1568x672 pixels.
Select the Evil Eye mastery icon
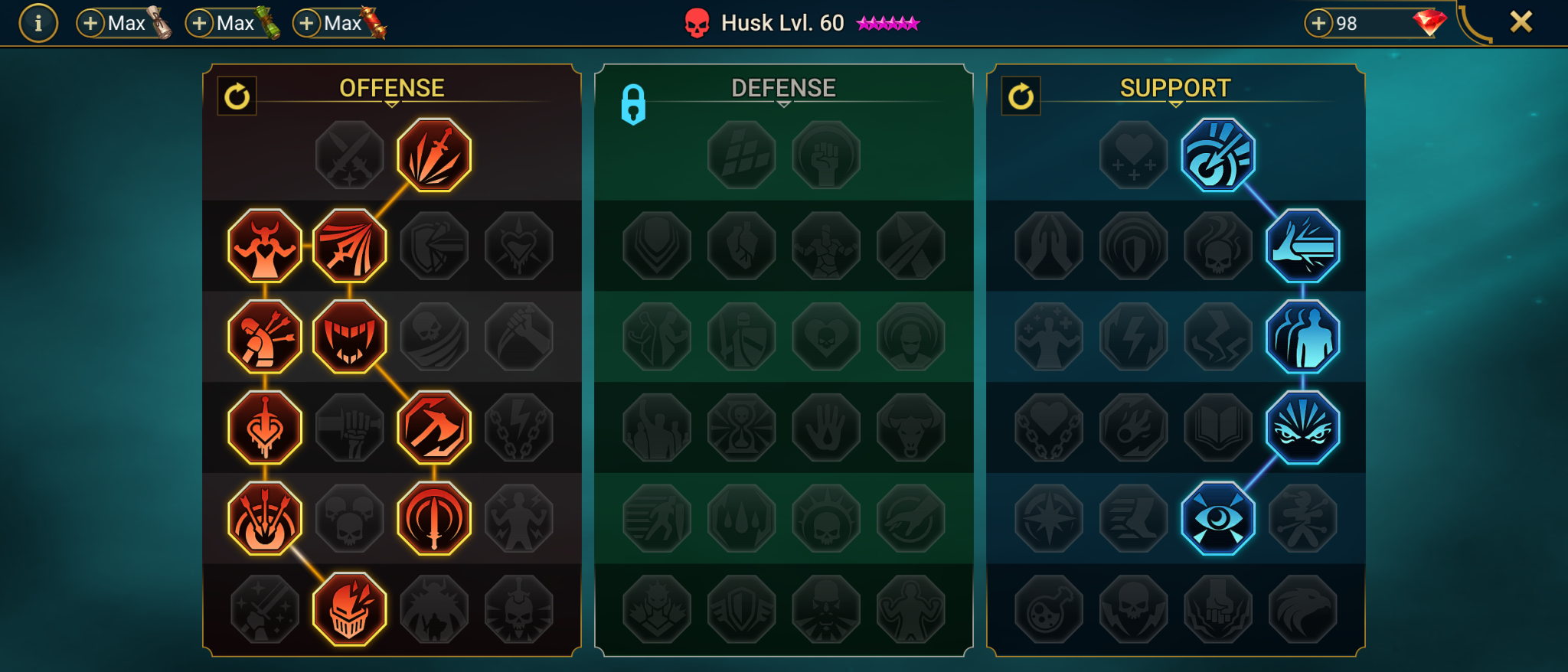click(x=1217, y=517)
